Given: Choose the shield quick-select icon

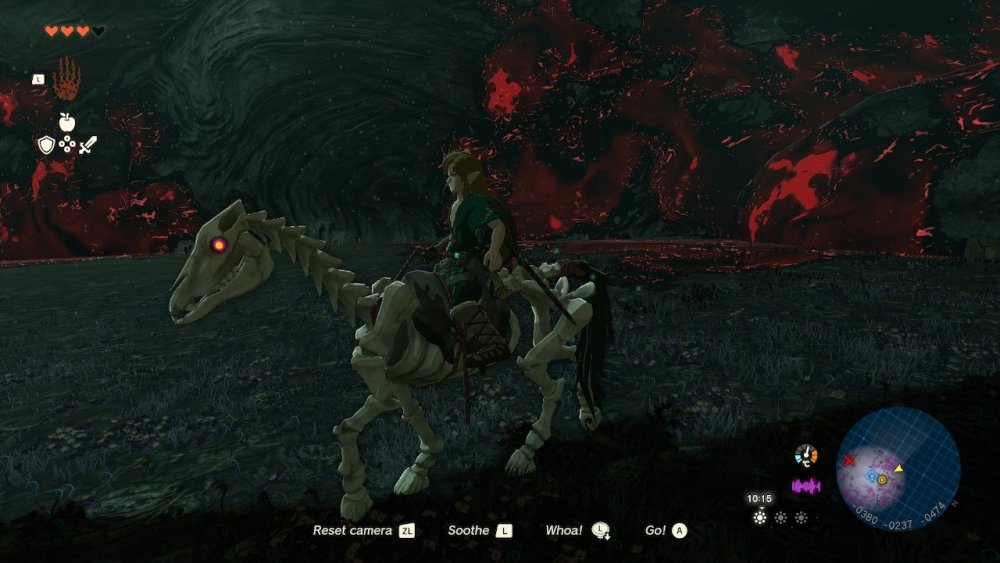Looking at the screenshot, I should (45, 145).
